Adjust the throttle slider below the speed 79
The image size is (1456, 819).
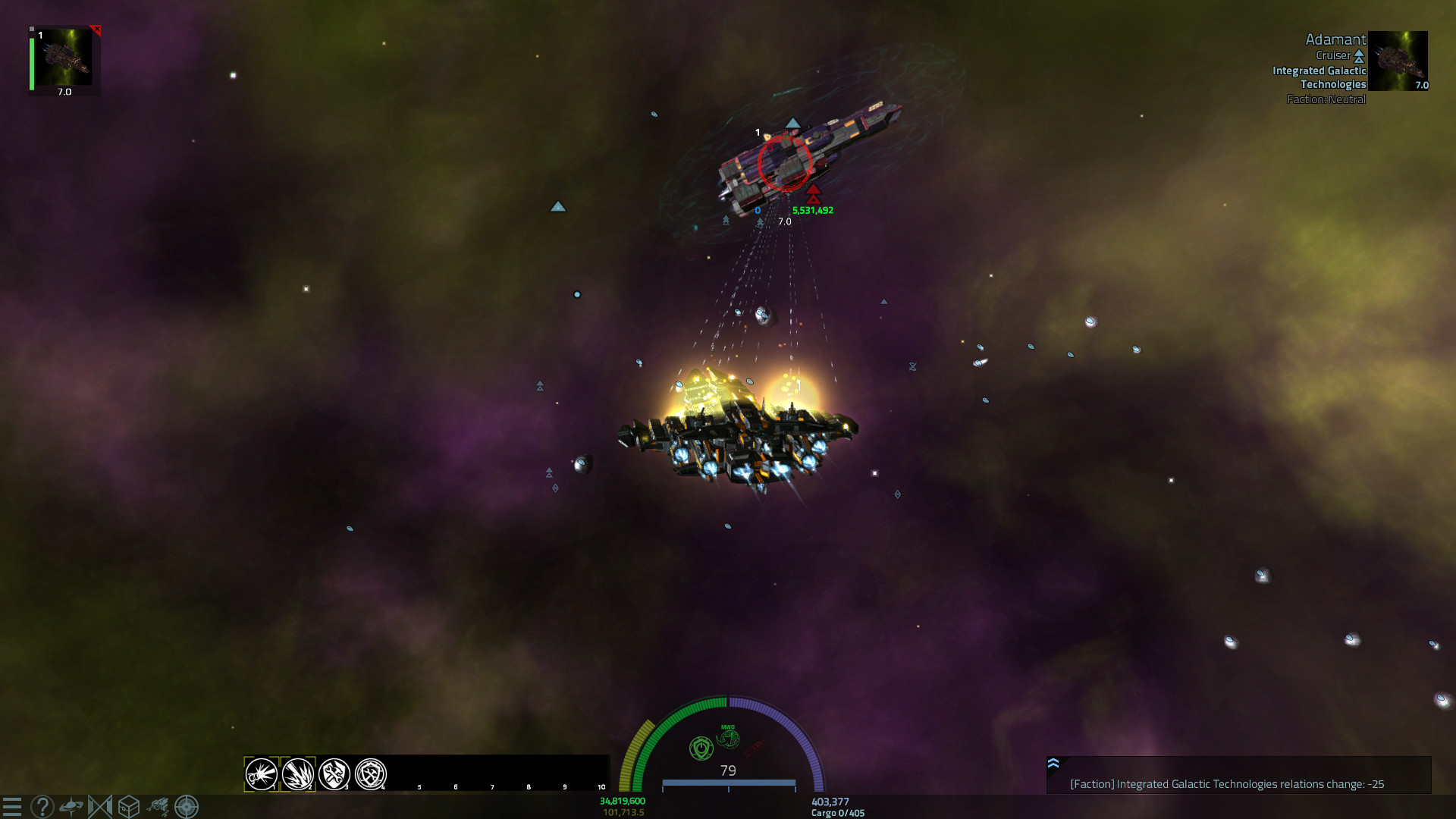coord(729,783)
